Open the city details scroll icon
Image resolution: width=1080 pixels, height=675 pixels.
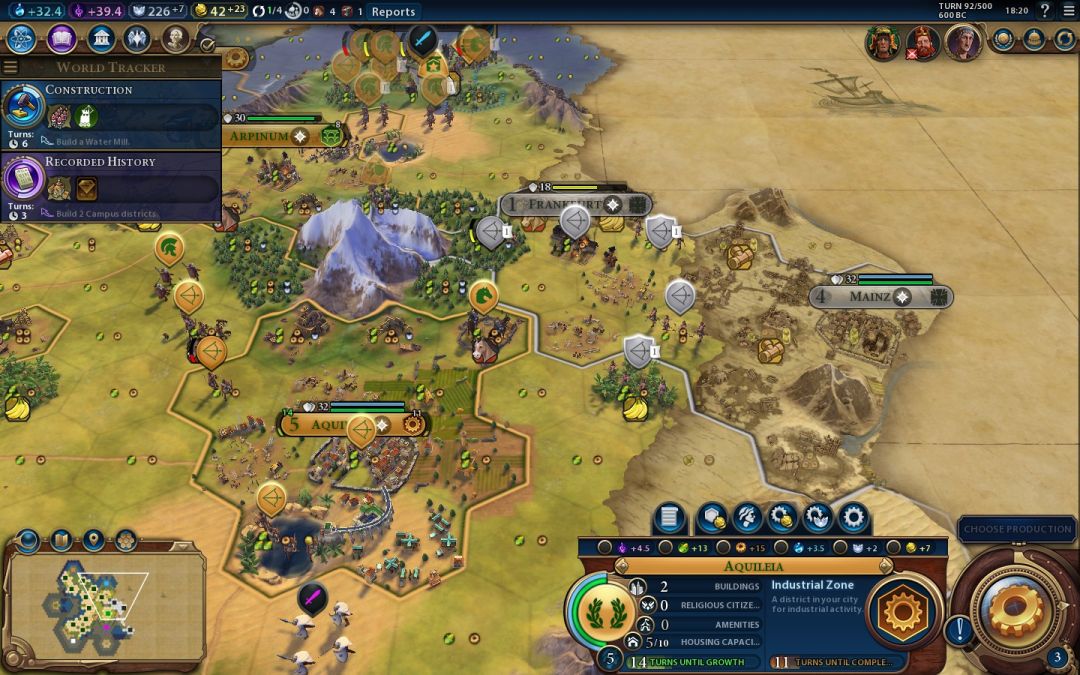[x=669, y=518]
